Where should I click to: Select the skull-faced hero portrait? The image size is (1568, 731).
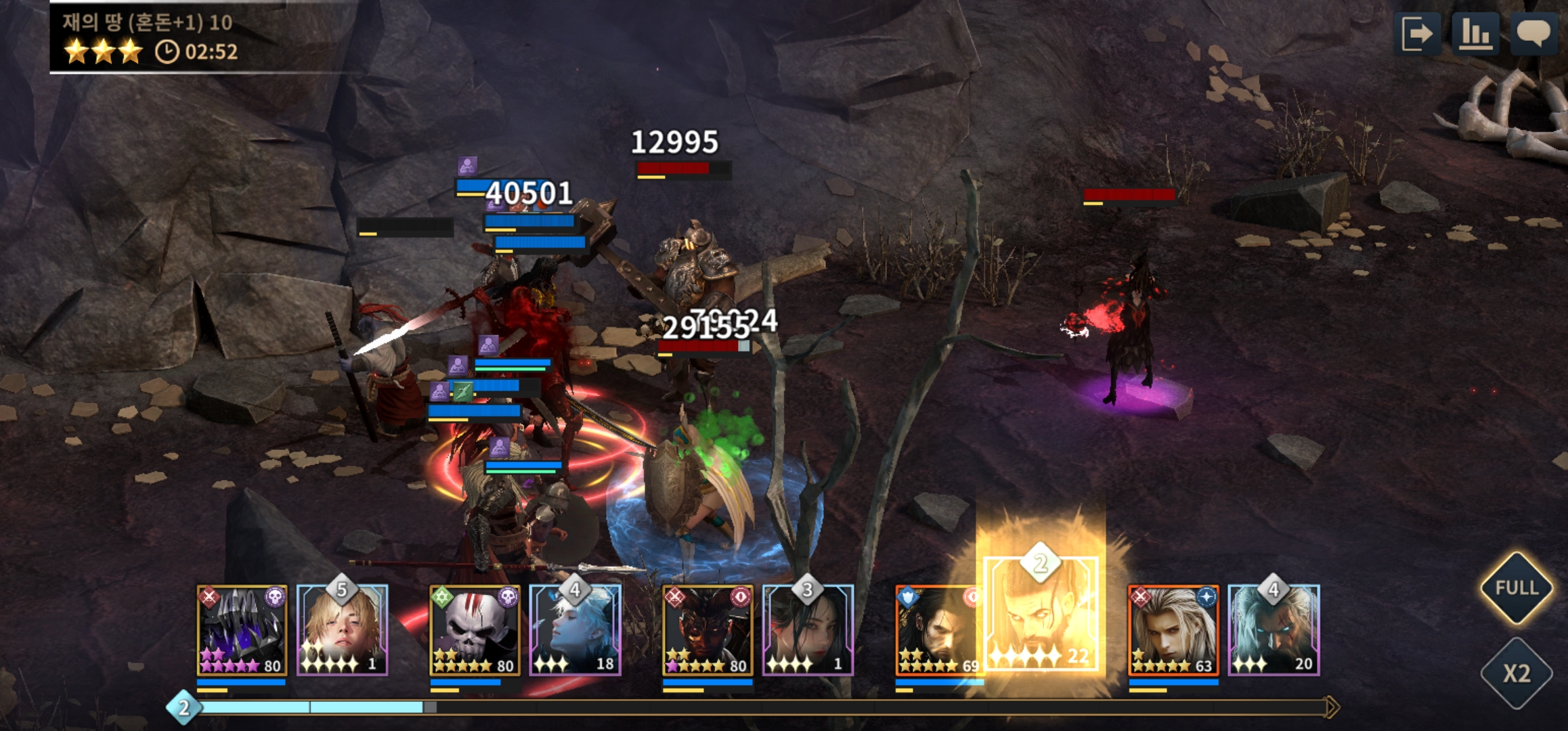click(x=475, y=630)
